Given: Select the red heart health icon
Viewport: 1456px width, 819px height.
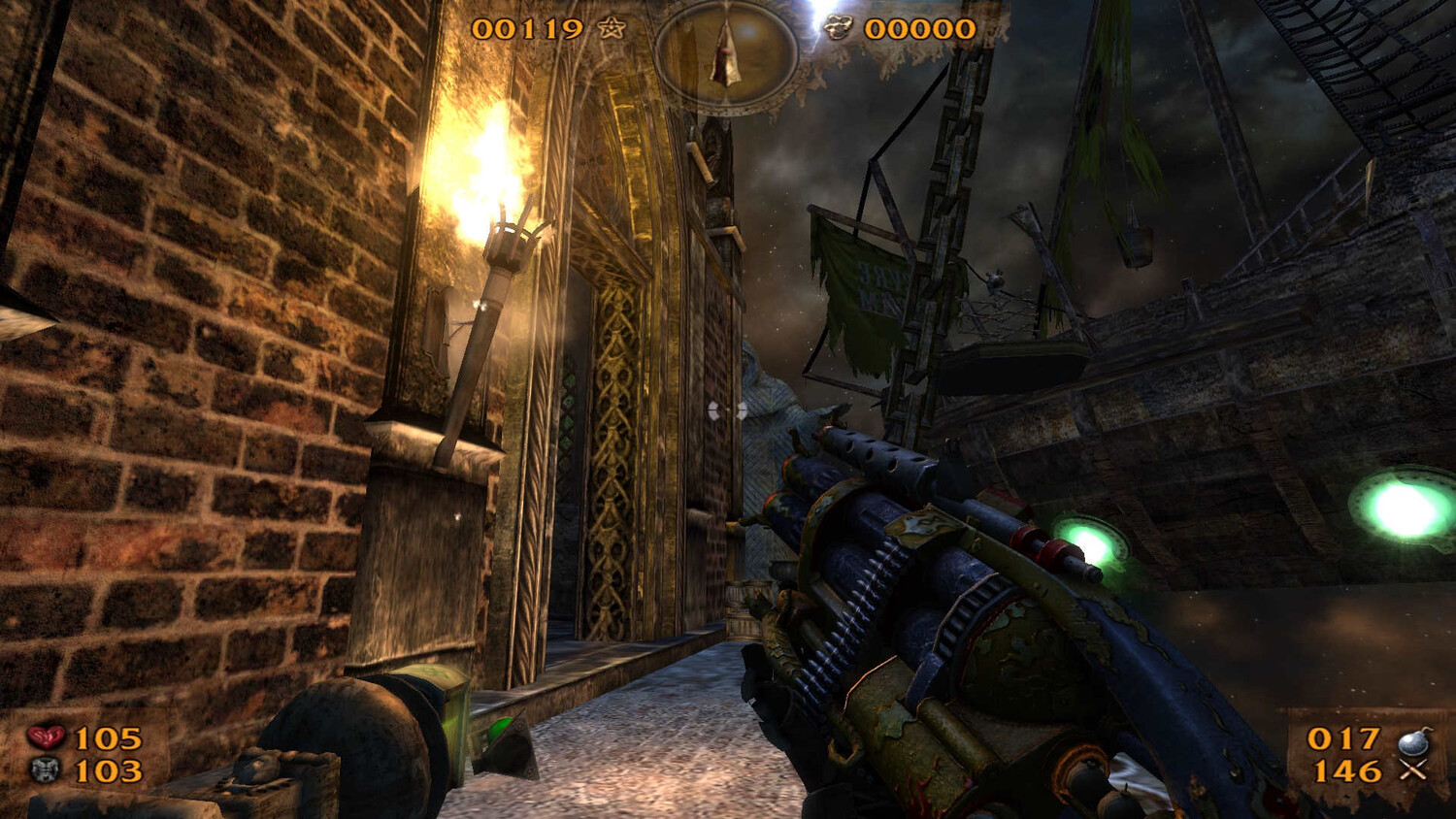Looking at the screenshot, I should click(x=45, y=738).
